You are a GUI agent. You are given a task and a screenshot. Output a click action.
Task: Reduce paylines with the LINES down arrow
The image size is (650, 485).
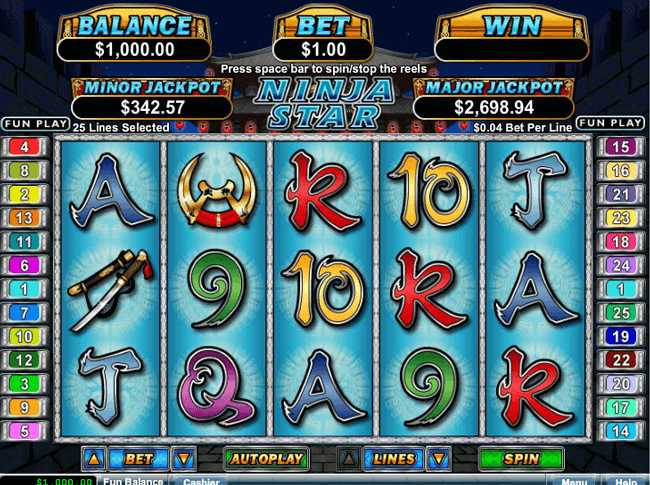tap(437, 460)
